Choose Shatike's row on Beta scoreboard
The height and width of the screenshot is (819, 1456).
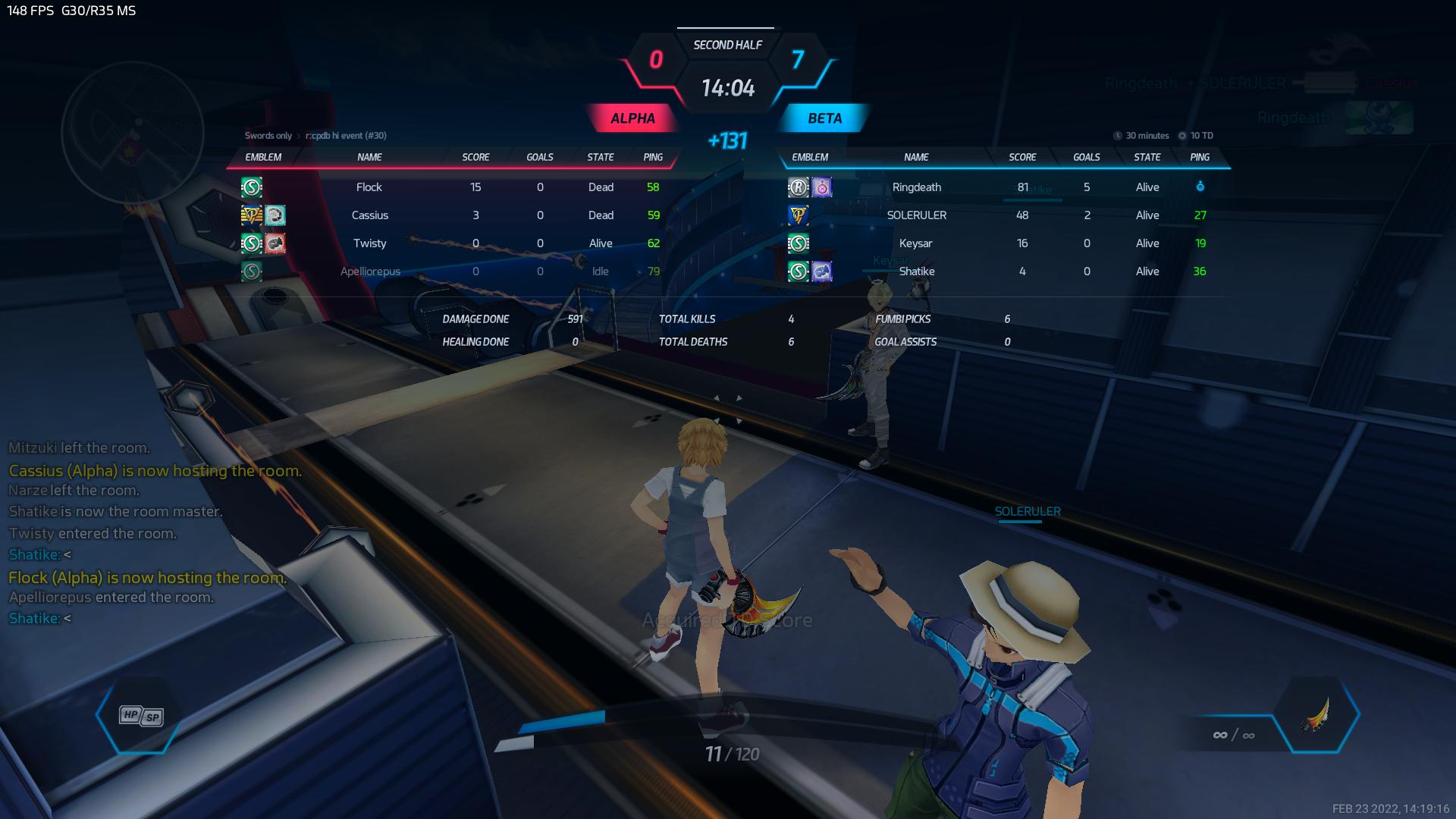[x=916, y=271]
